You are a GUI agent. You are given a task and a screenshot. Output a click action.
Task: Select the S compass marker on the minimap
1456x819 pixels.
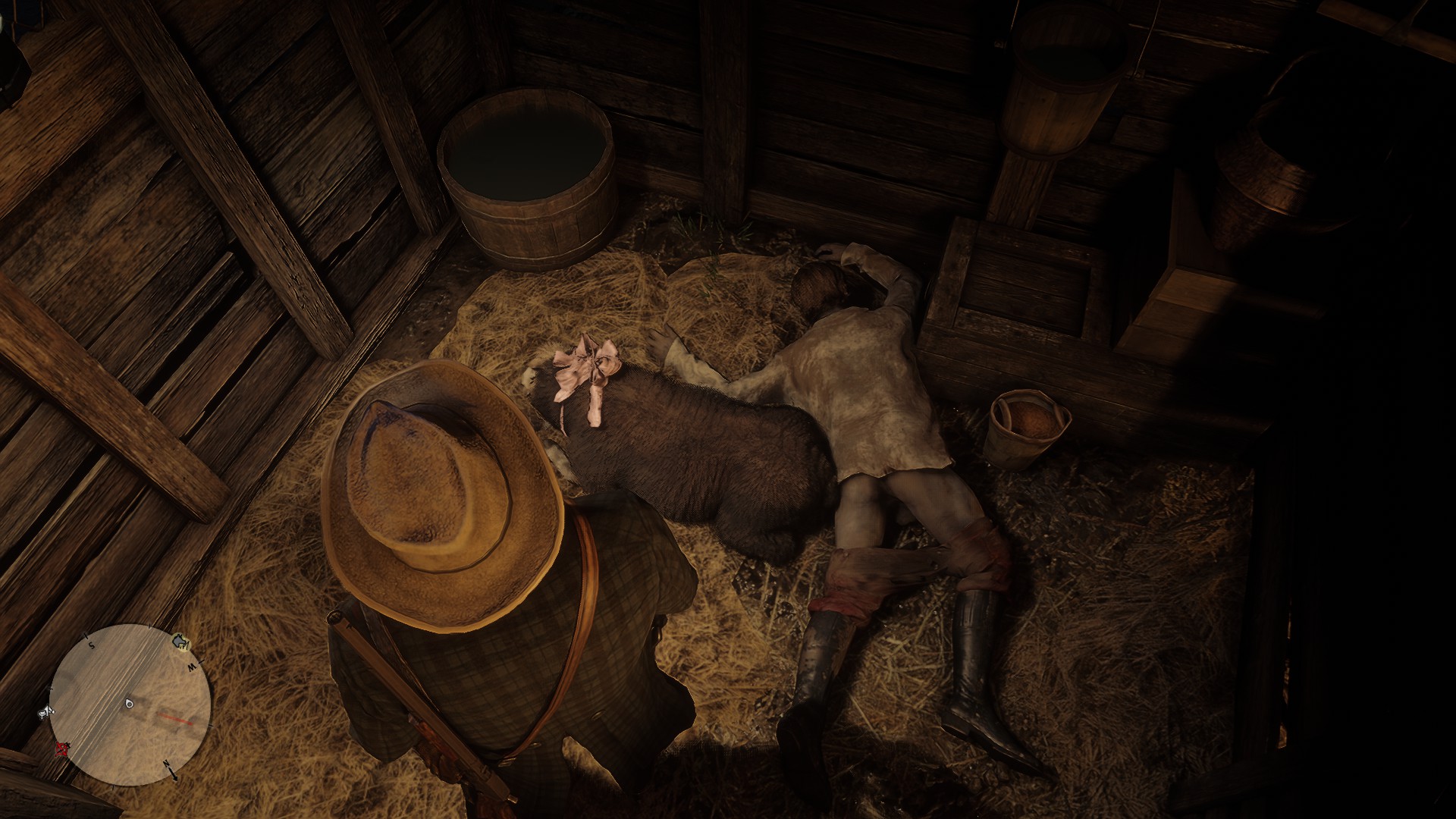point(90,645)
